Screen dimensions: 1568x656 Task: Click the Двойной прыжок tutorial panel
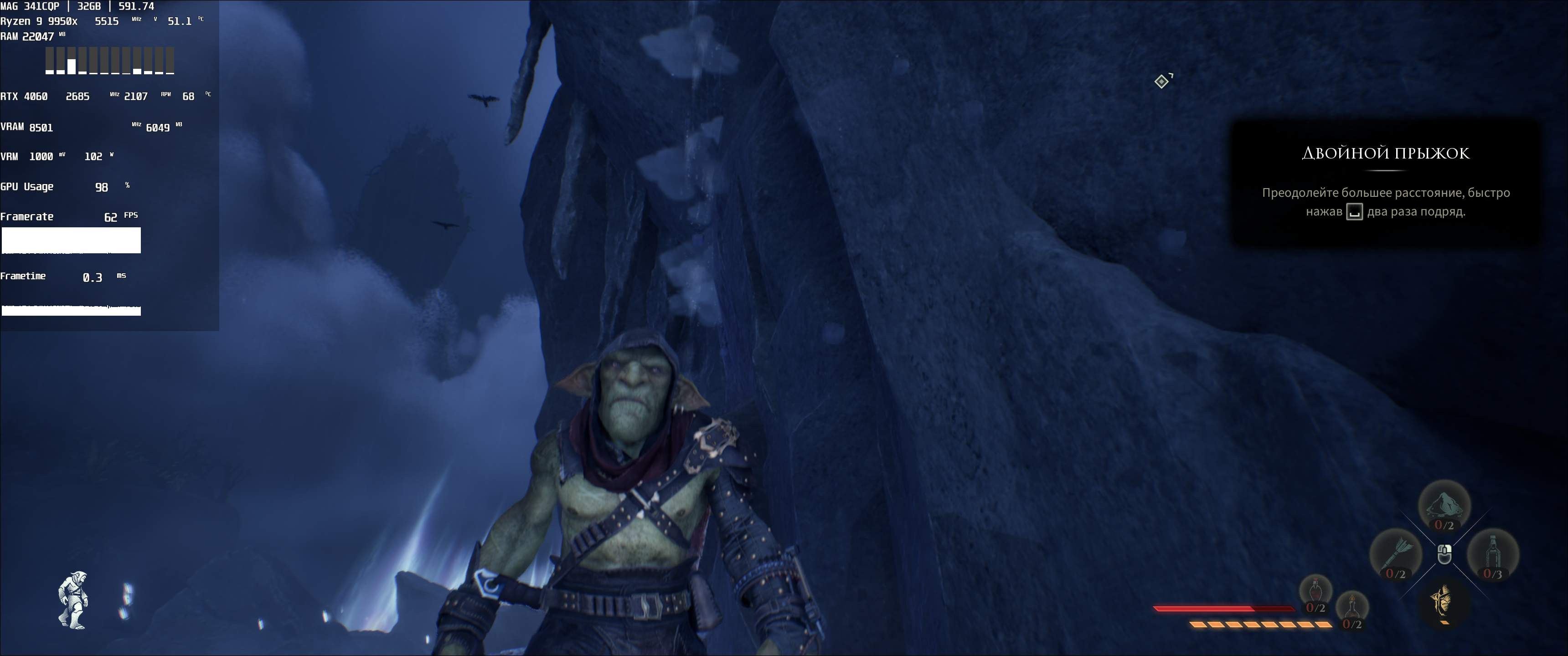[1385, 182]
